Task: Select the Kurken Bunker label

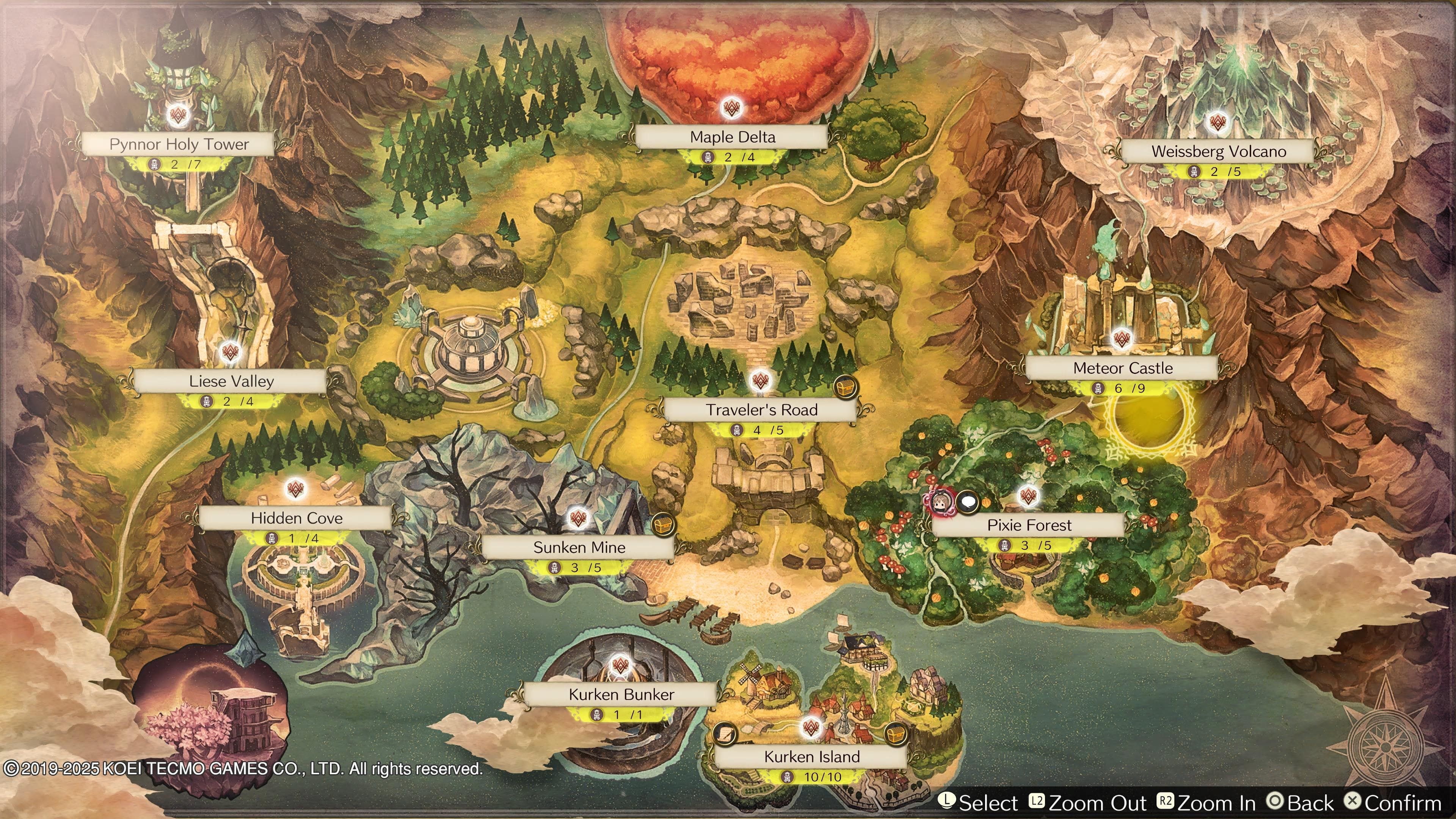Action: tap(621, 694)
